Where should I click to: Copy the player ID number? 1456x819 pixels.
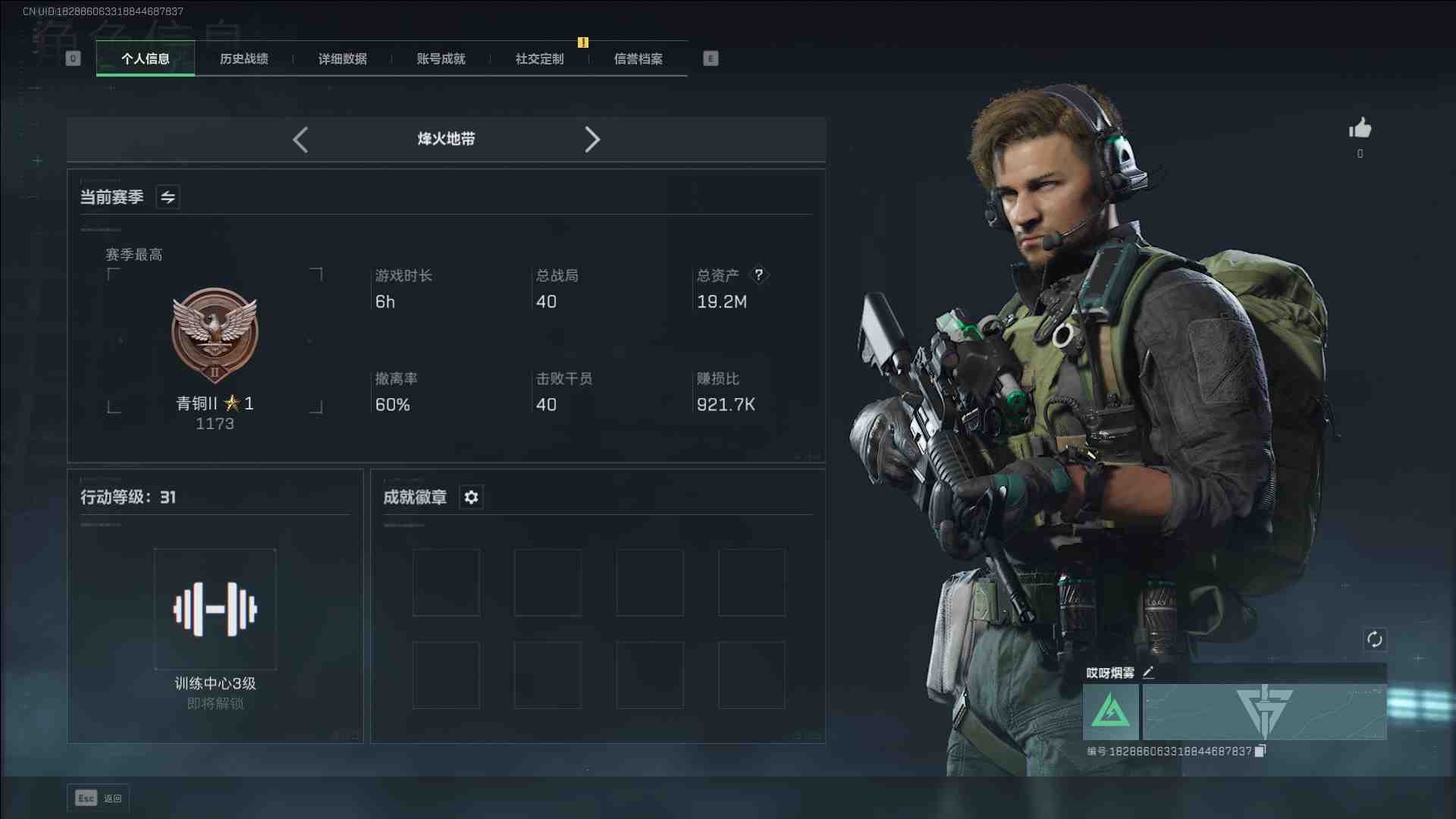(1260, 751)
